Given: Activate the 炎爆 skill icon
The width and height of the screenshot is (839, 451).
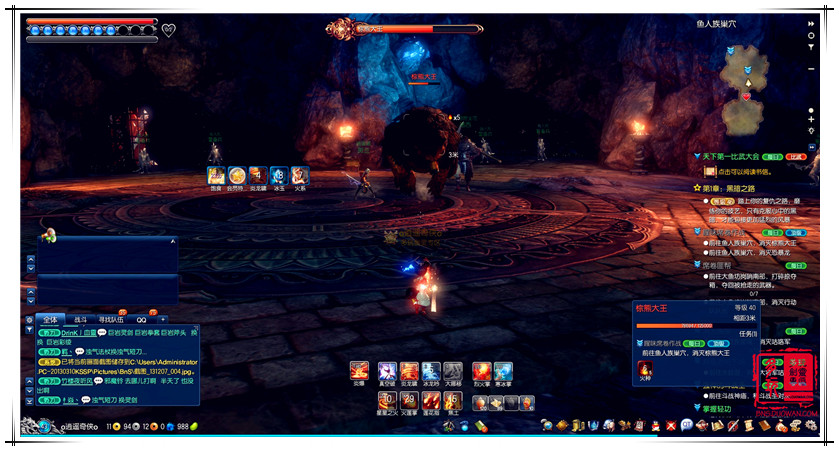Looking at the screenshot, I should point(359,372).
